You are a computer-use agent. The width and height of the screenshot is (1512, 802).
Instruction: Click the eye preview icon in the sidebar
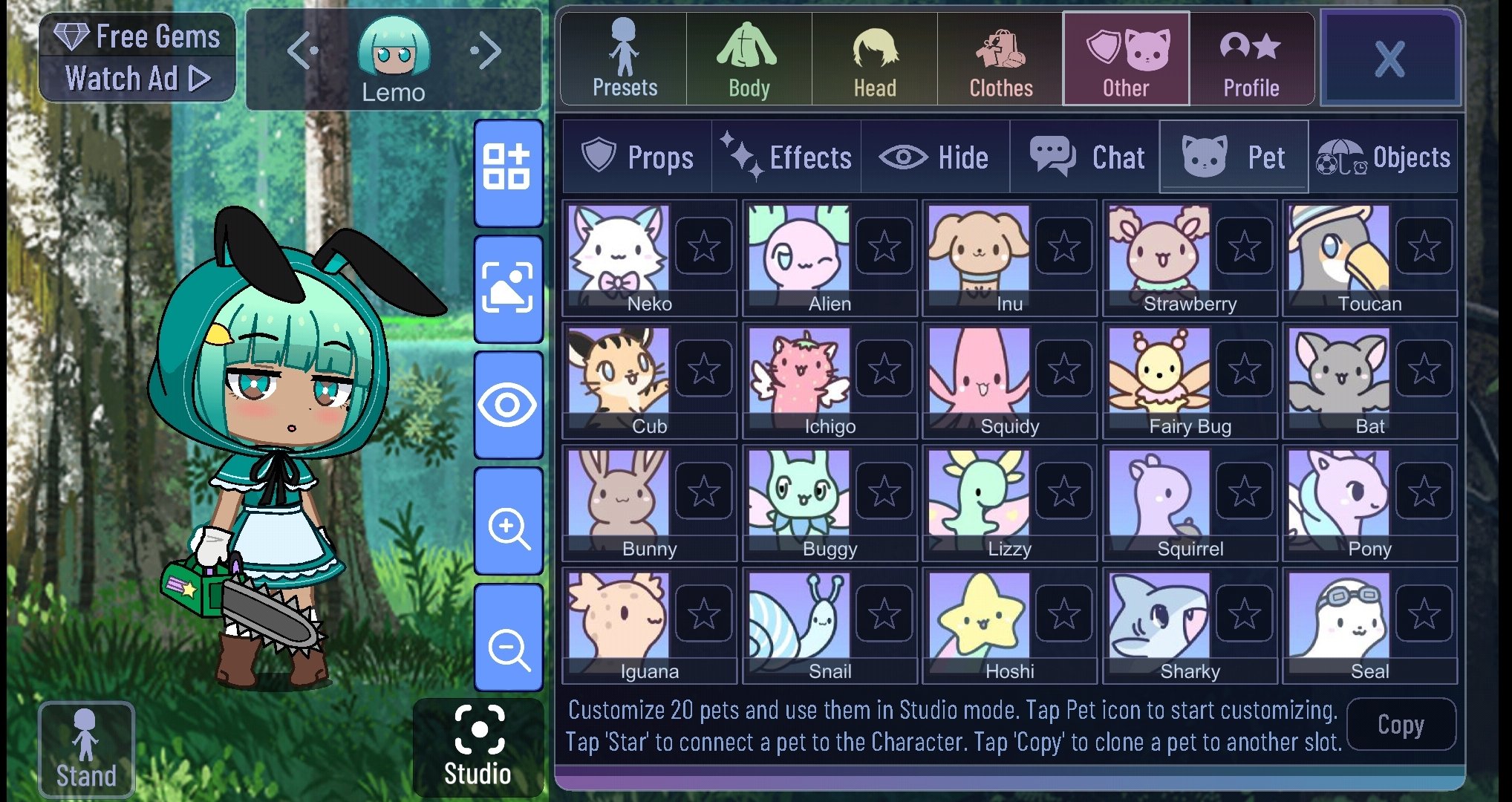(508, 405)
